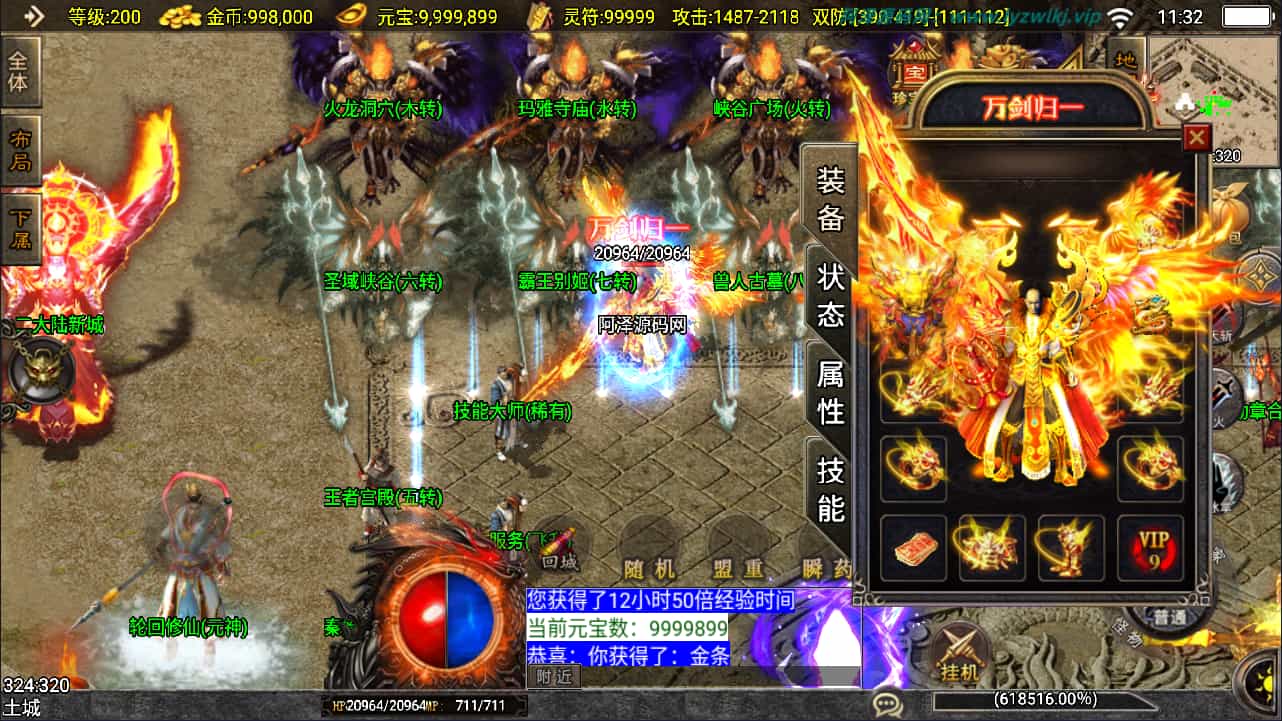This screenshot has width=1282, height=721.
Task: Click the 下属 subordinates button
Action: pyautogui.click(x=20, y=228)
